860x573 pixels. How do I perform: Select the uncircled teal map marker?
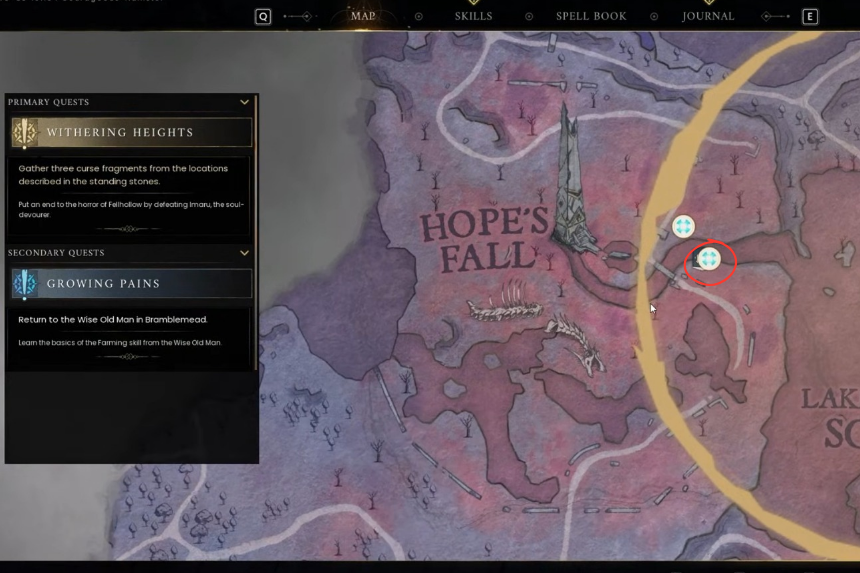tap(683, 227)
